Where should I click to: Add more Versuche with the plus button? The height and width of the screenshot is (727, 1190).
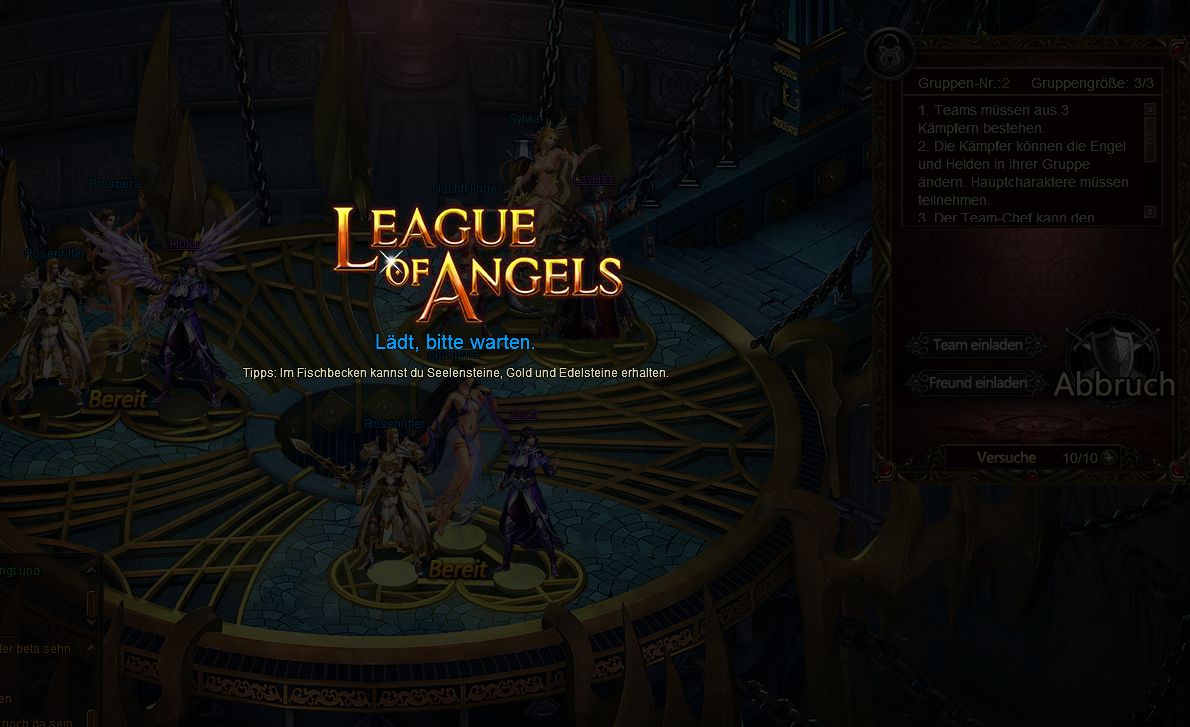tap(1108, 457)
